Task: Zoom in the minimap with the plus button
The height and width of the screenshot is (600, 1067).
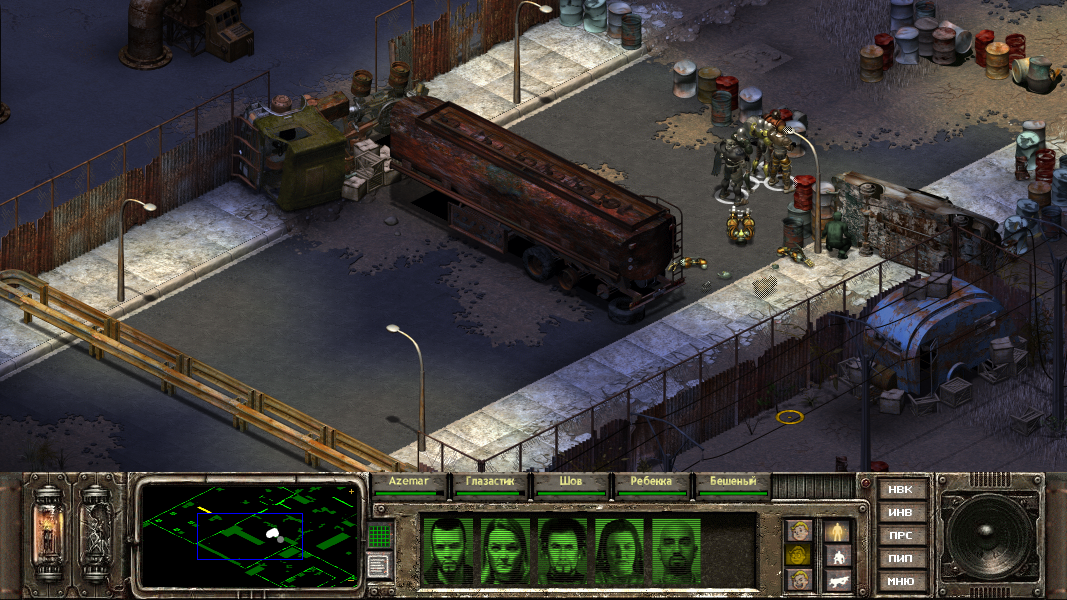Action: point(352,492)
